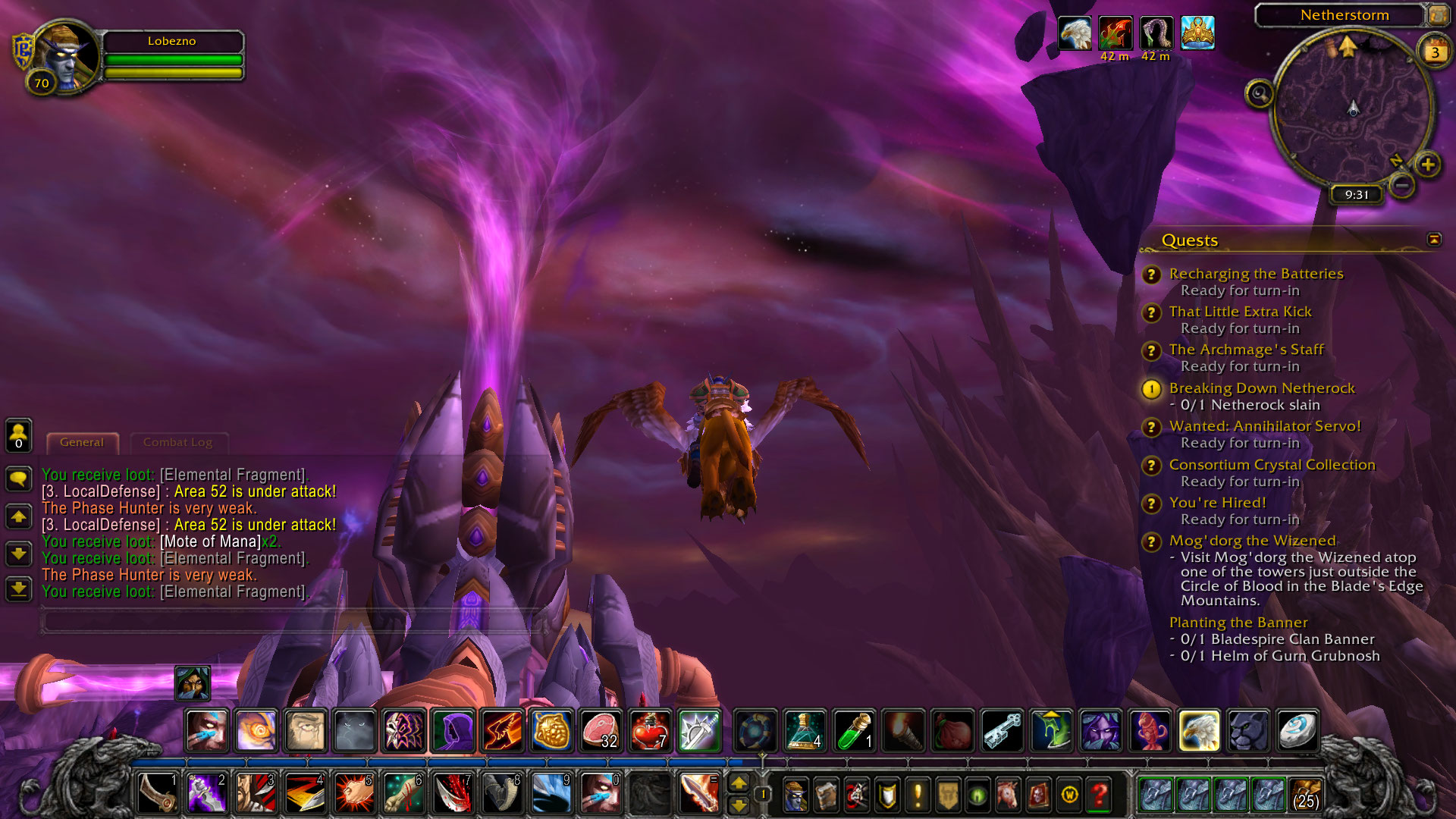The width and height of the screenshot is (1456, 819).
Task: Open the chat menu speech bubble button
Action: tap(18, 479)
